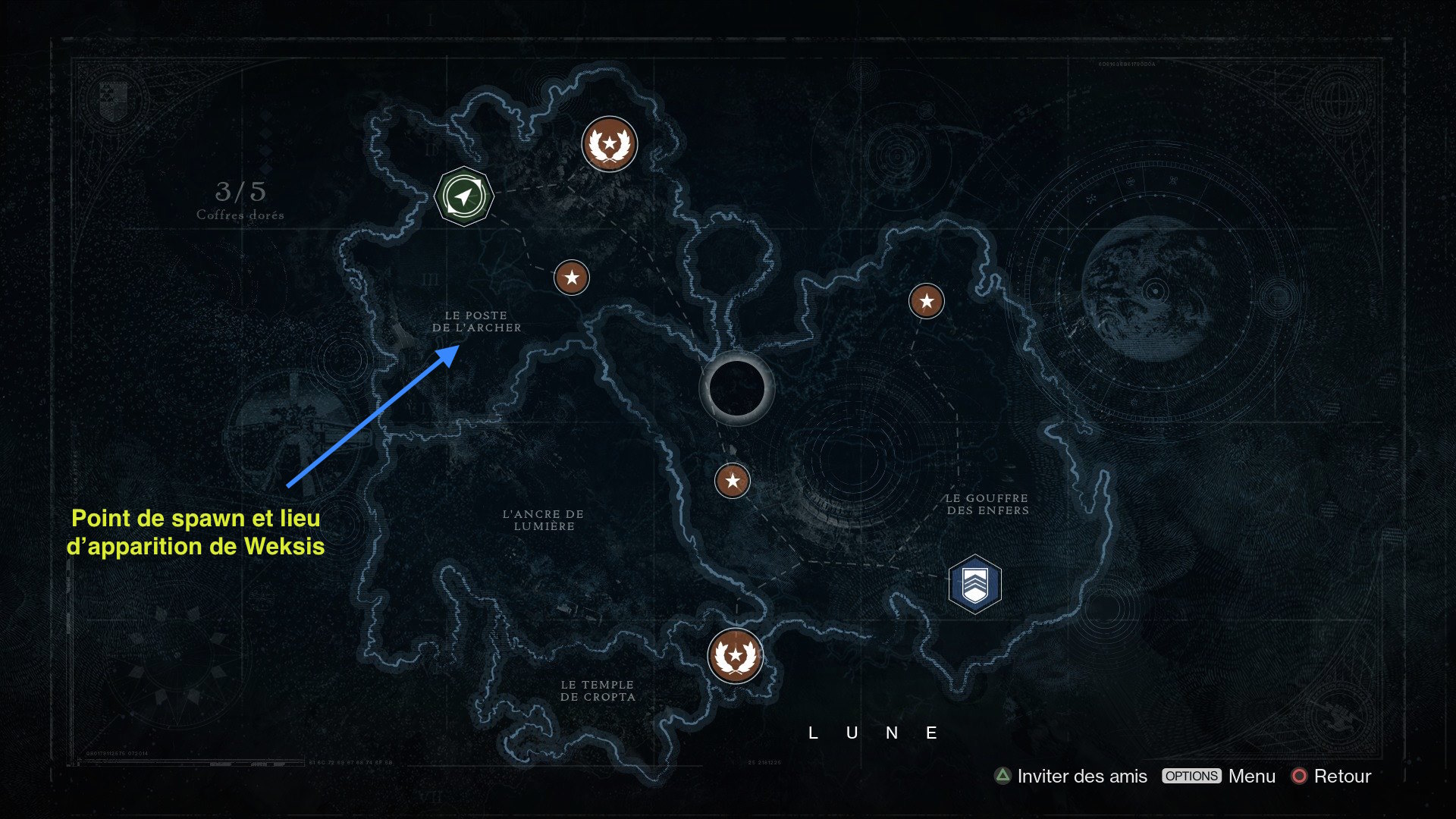Select the green Patrol arrow marker
The width and height of the screenshot is (1456, 819).
click(x=463, y=196)
